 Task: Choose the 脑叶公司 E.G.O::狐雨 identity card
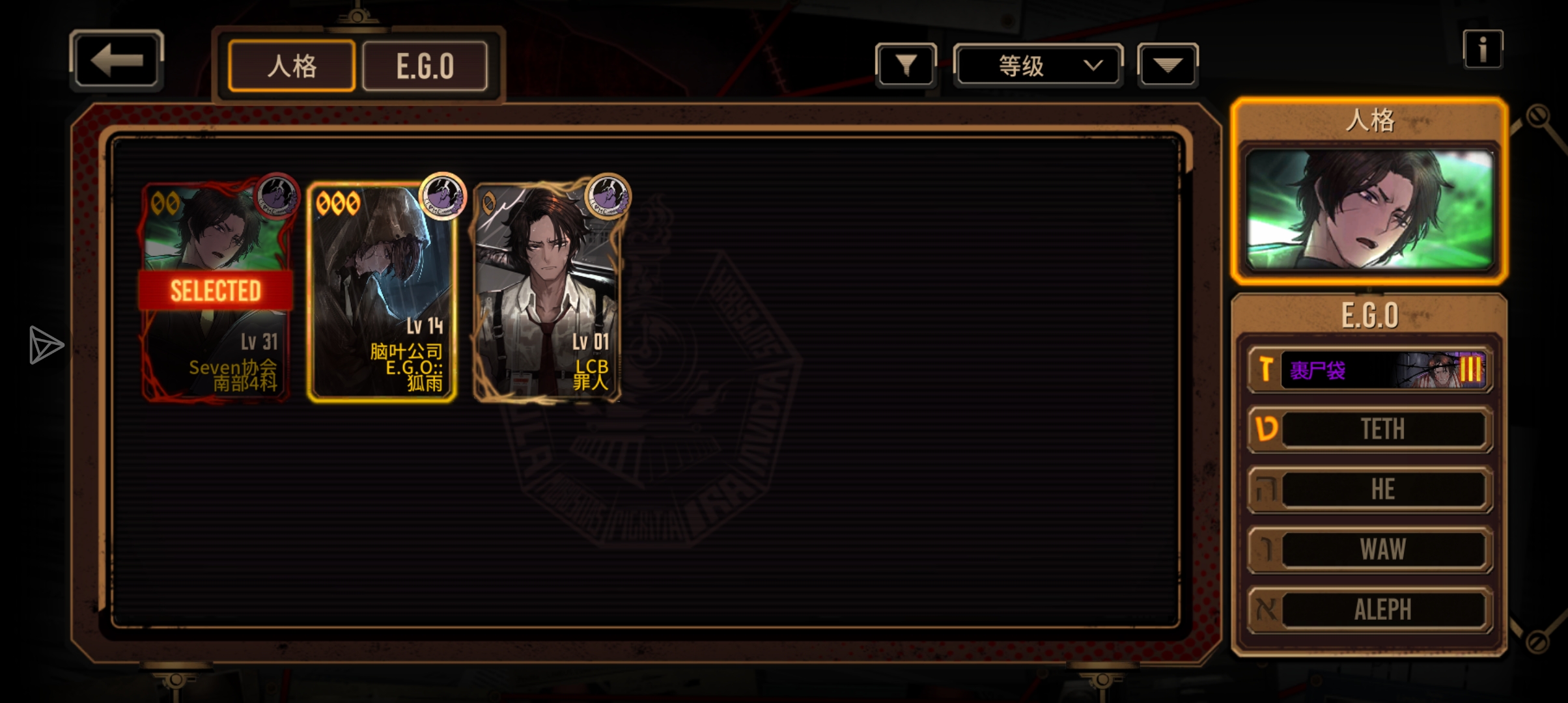pyautogui.click(x=382, y=291)
